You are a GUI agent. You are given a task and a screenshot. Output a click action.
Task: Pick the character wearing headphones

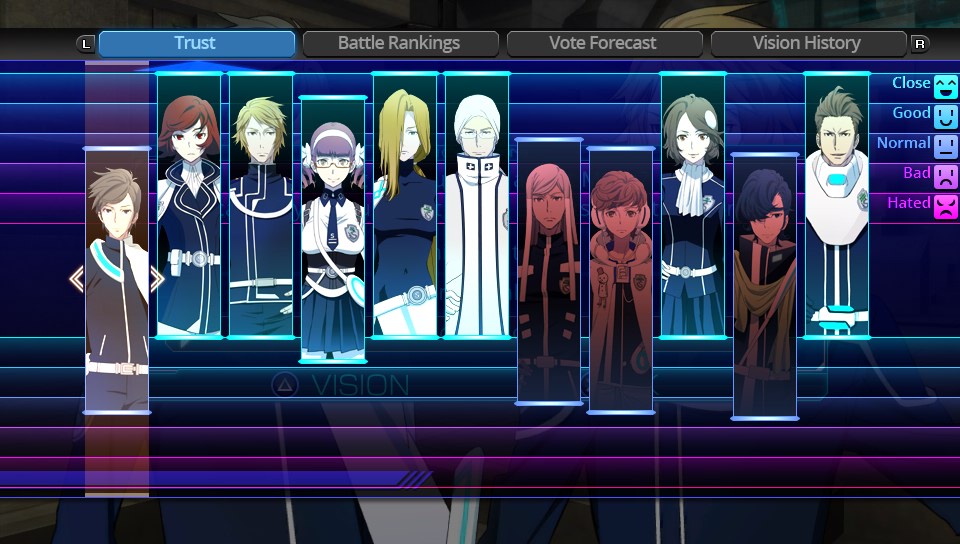(621, 280)
